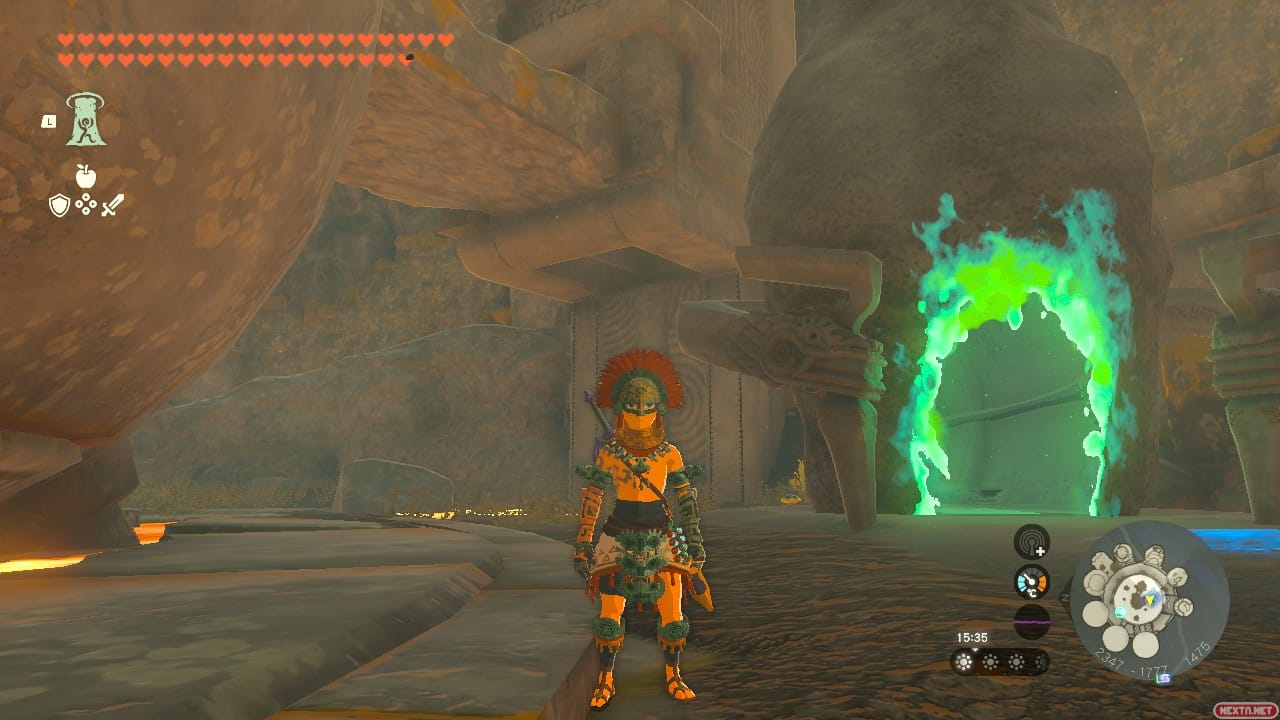Screen dimensions: 1280x720
Task: Click the 15:35 time display
Action: (x=971, y=636)
